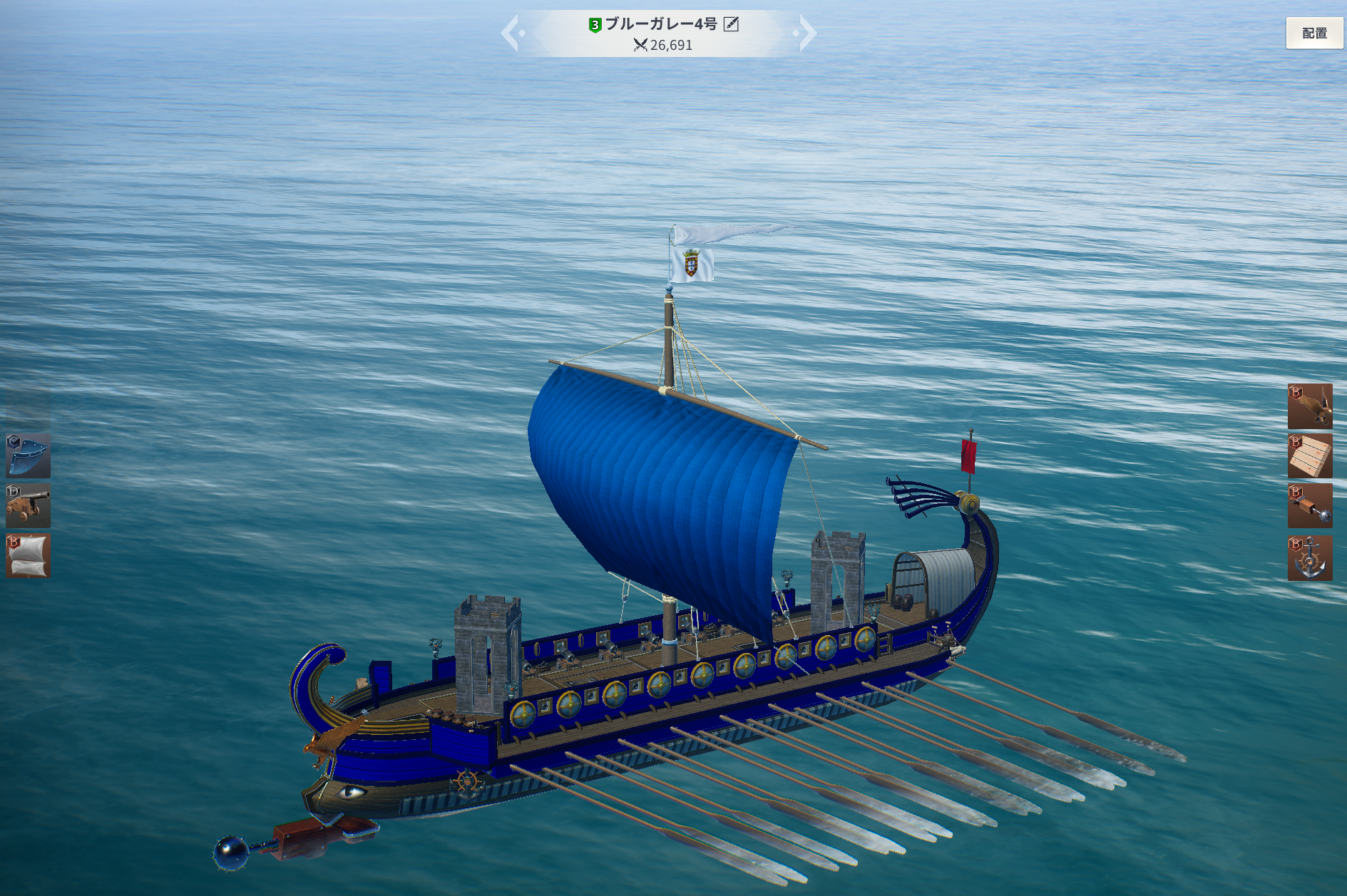Select the blue armor plate slot
This screenshot has height=896, width=1347.
tap(29, 455)
